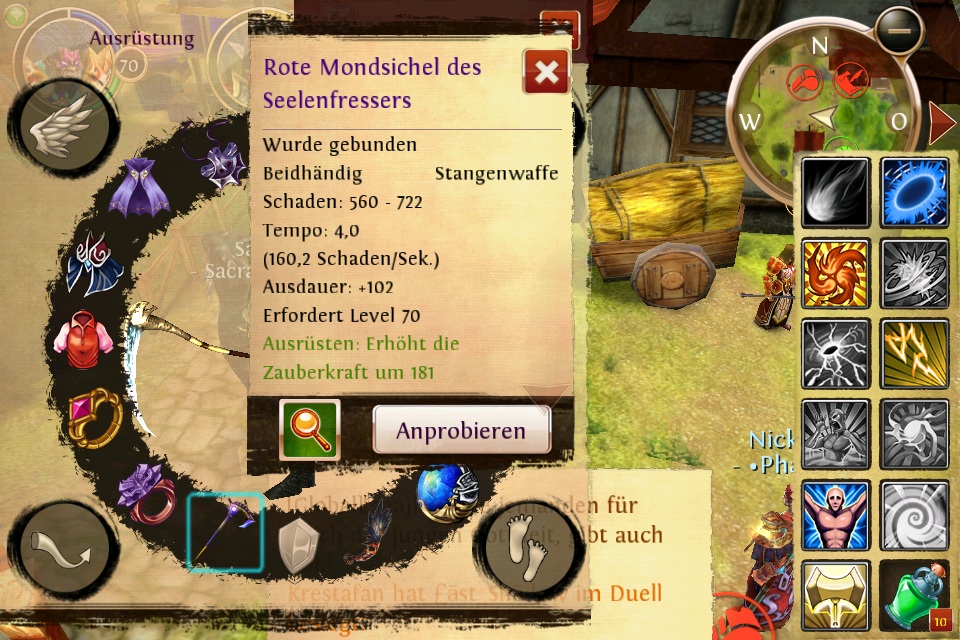Activate the blue vortex portal ability

915,193
